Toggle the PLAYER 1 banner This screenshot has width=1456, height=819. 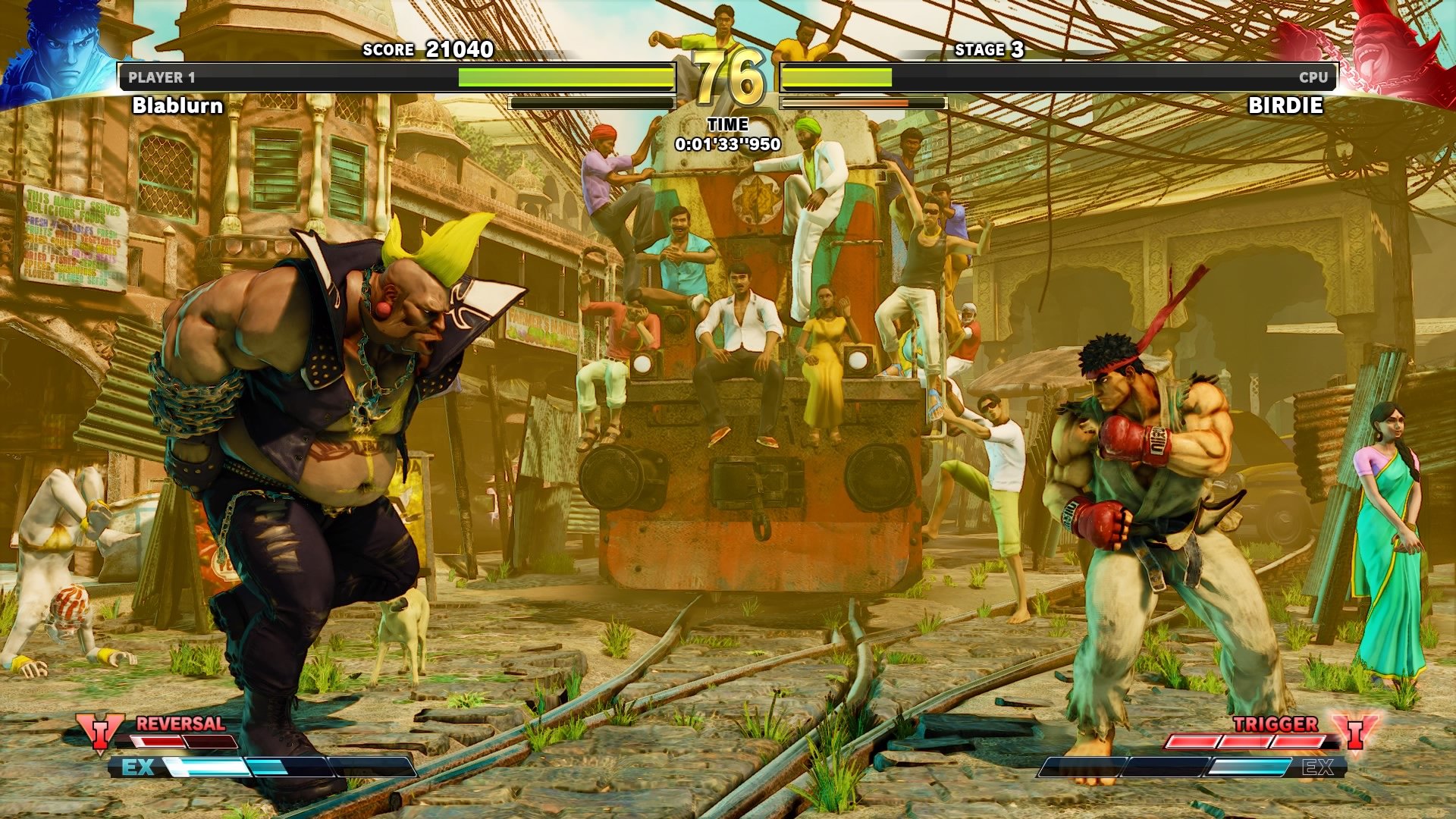[162, 77]
